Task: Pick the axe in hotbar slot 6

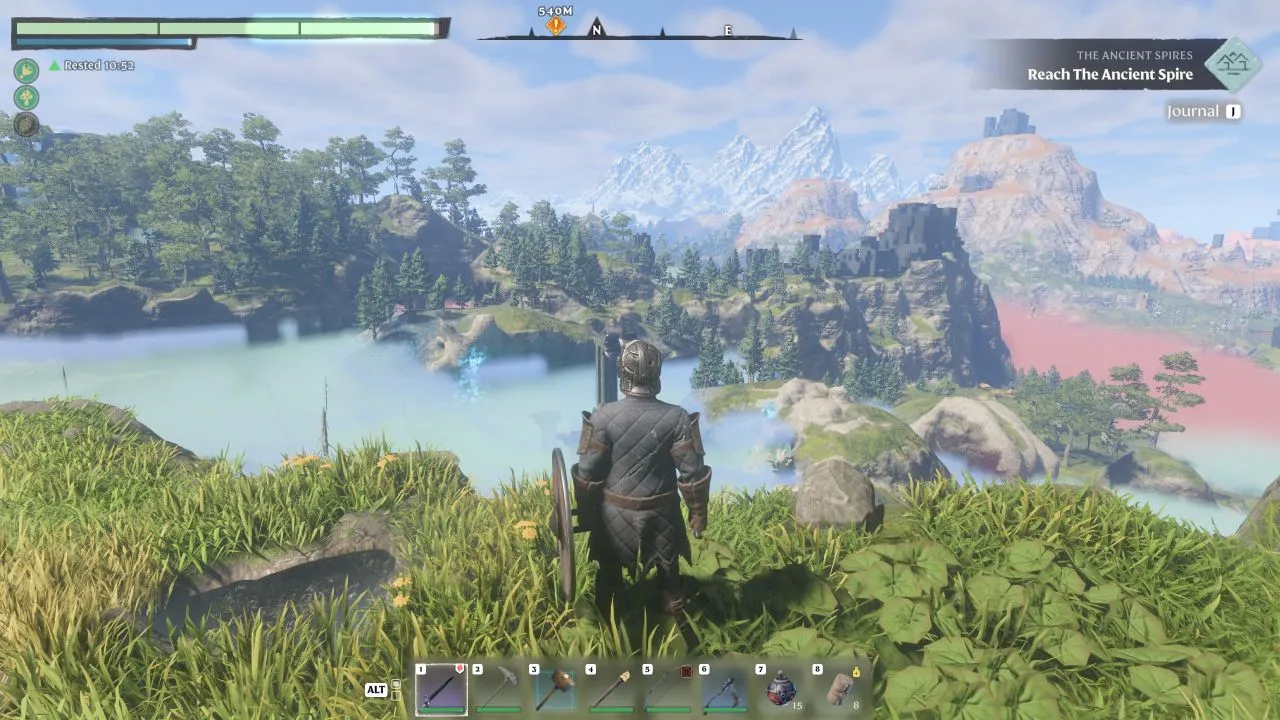Action: point(724,689)
